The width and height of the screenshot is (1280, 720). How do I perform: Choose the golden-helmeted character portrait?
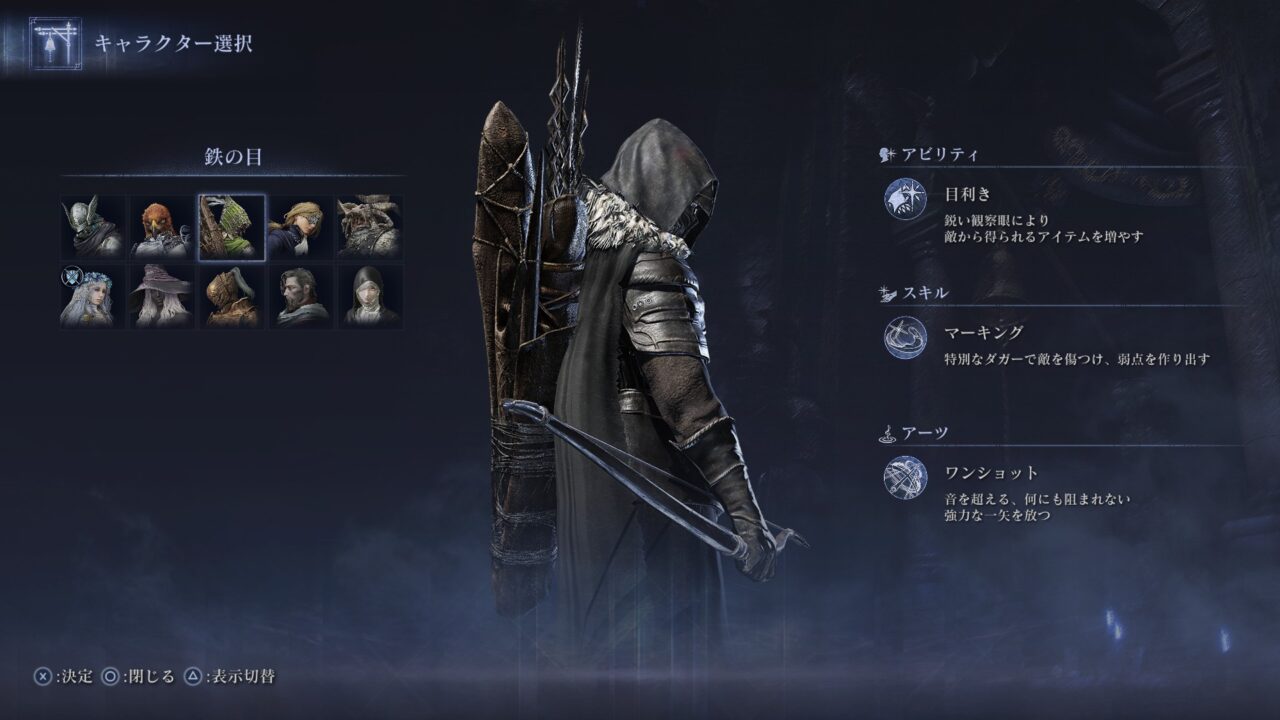231,296
